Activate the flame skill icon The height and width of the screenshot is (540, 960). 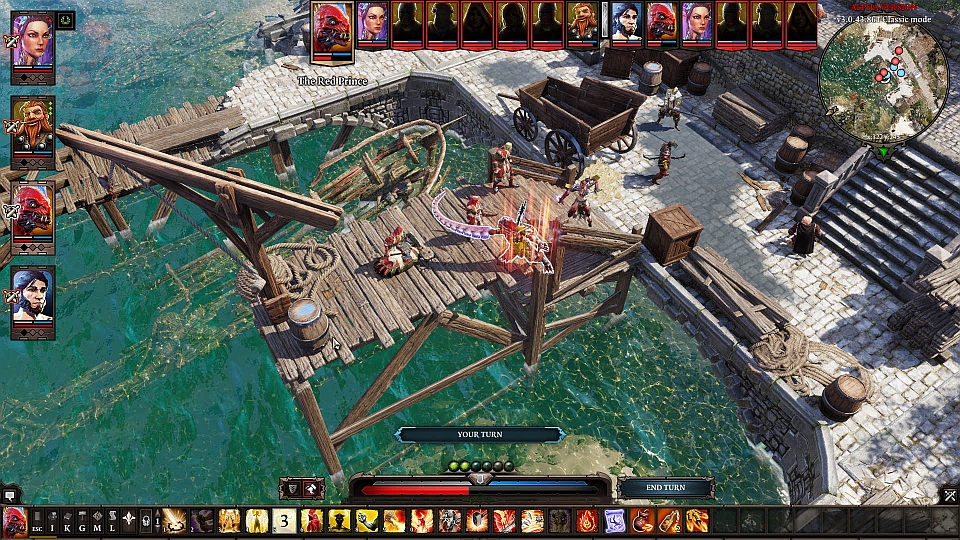pyautogui.click(x=587, y=520)
